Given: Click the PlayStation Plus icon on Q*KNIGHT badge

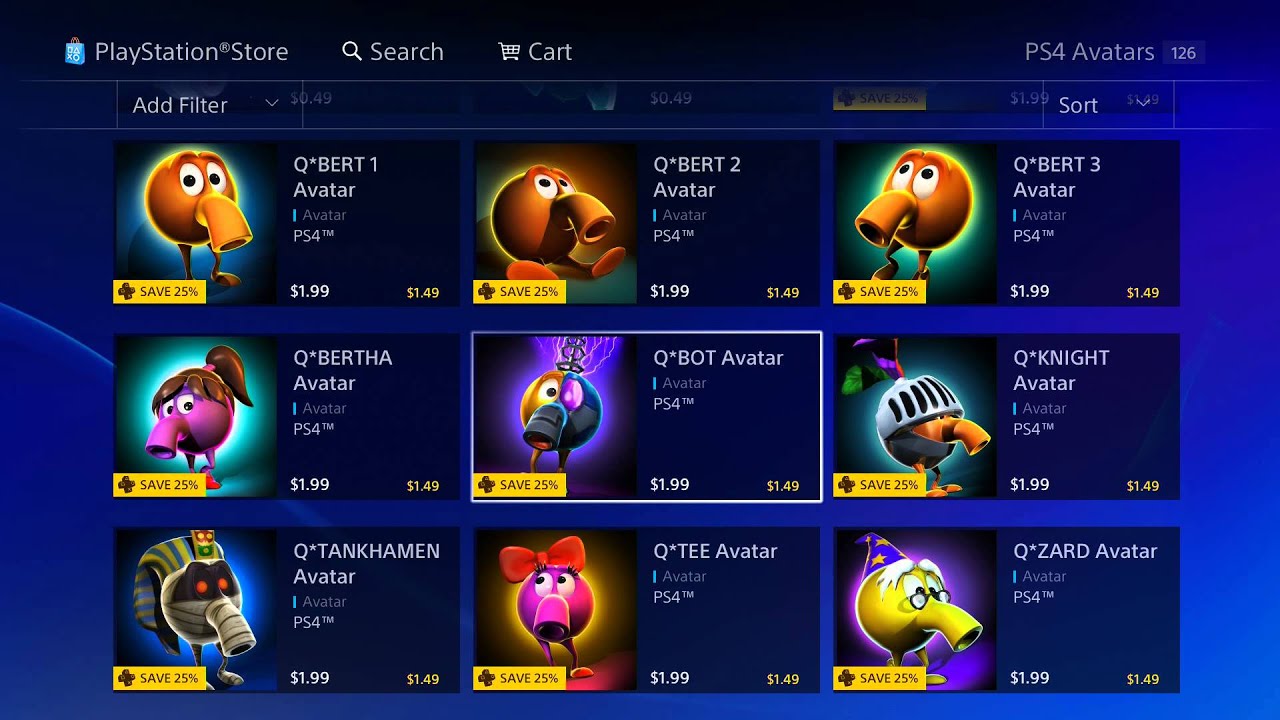Looking at the screenshot, I should [846, 484].
